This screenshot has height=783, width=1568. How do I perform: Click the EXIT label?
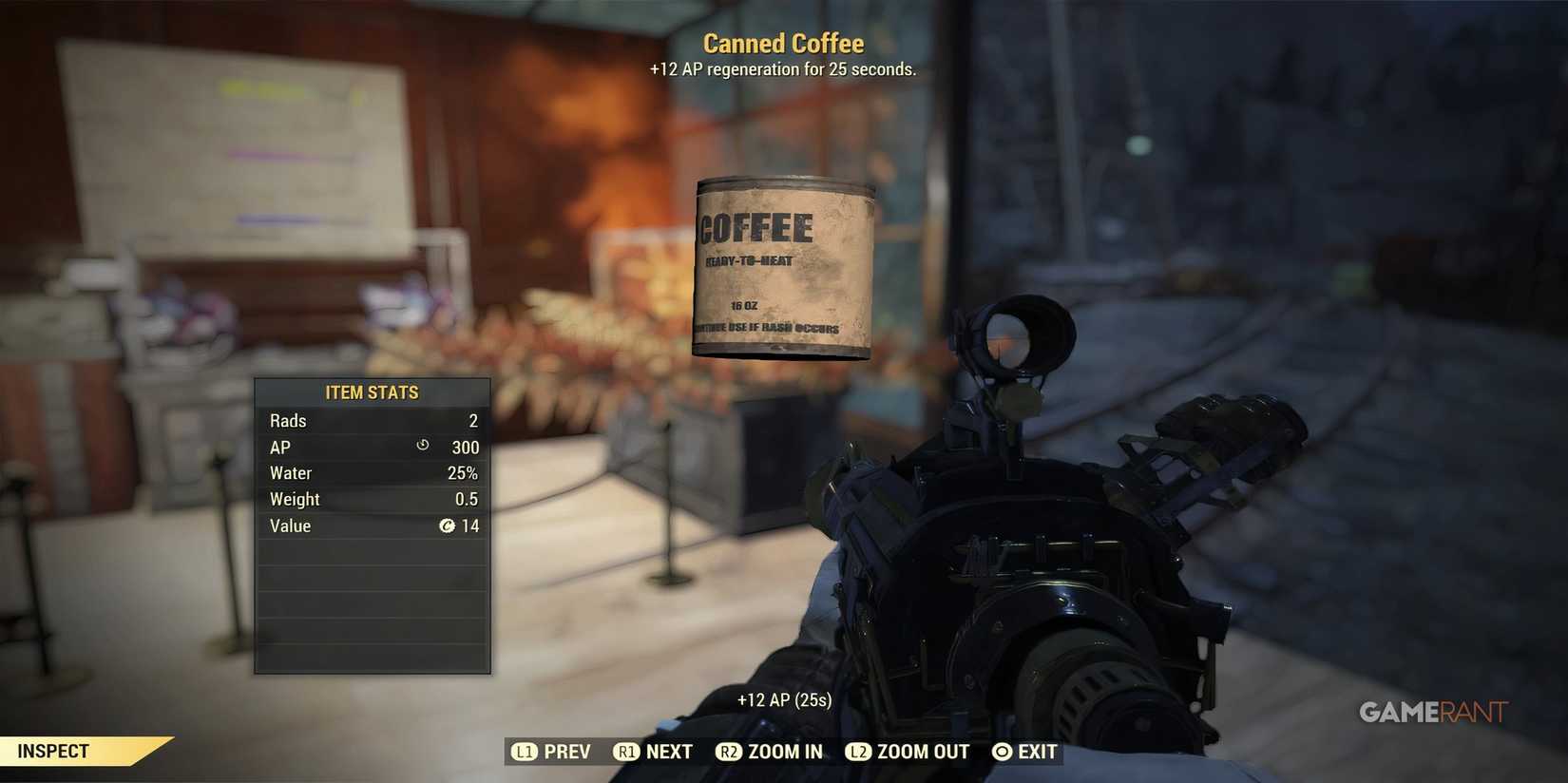coord(1037,751)
